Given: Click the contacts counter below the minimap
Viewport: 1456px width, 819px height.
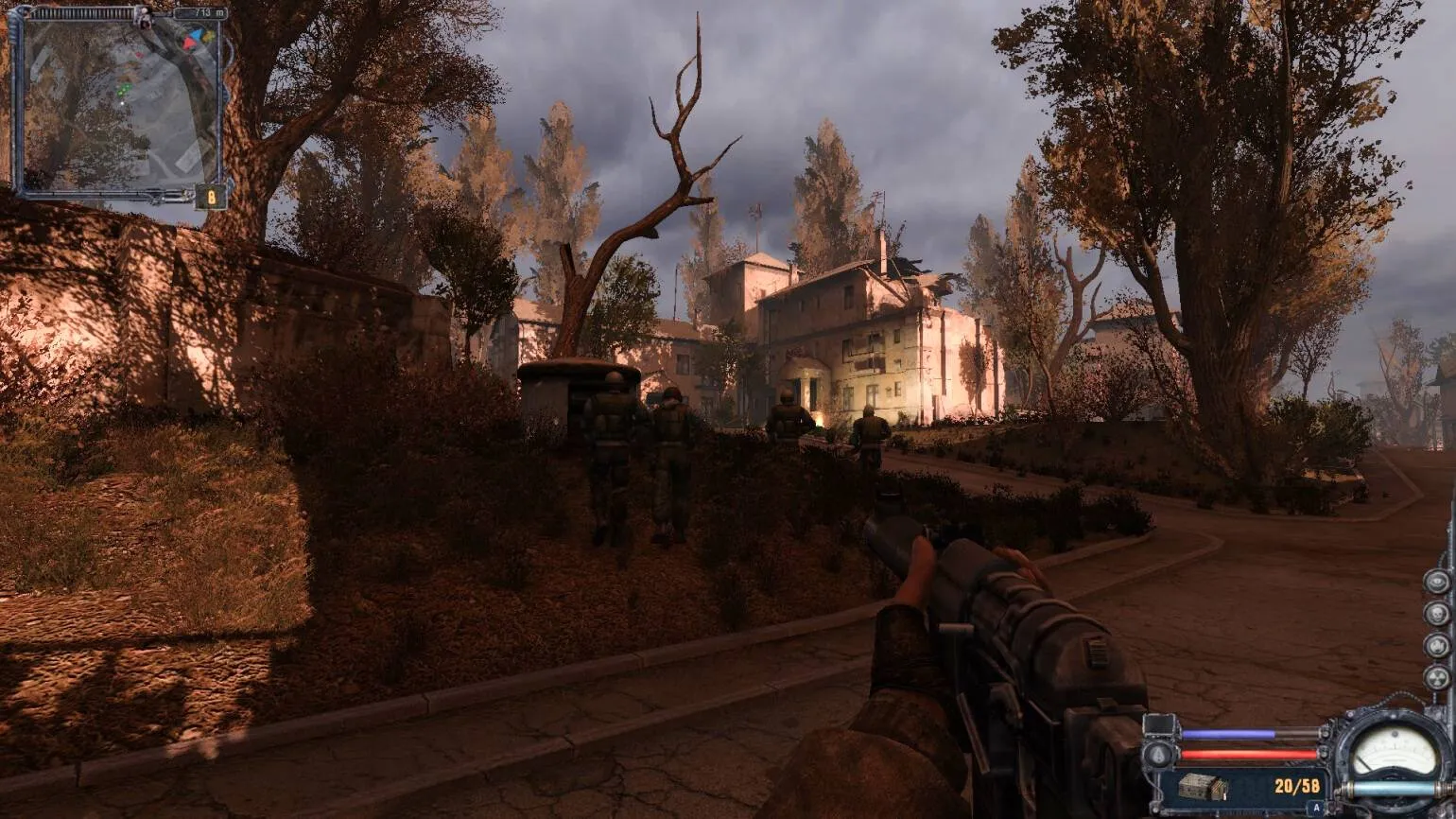Looking at the screenshot, I should click(210, 197).
